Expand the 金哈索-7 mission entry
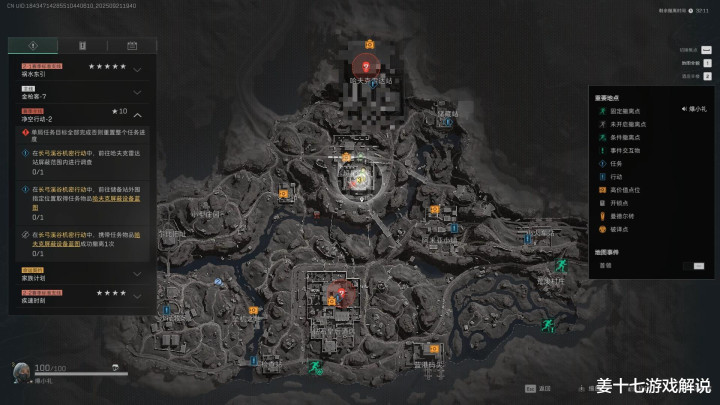 tap(136, 95)
